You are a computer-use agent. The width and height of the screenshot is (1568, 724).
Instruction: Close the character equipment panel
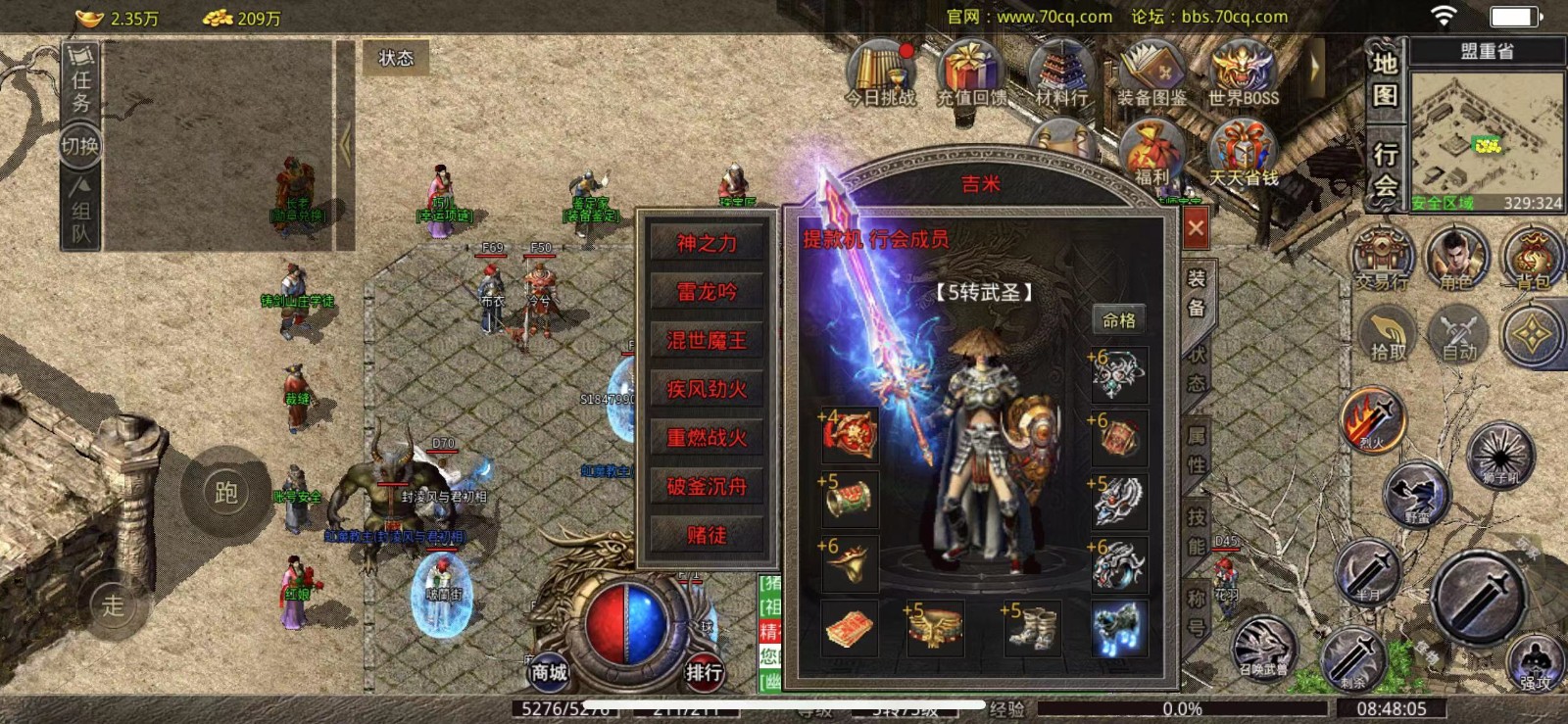point(1196,228)
